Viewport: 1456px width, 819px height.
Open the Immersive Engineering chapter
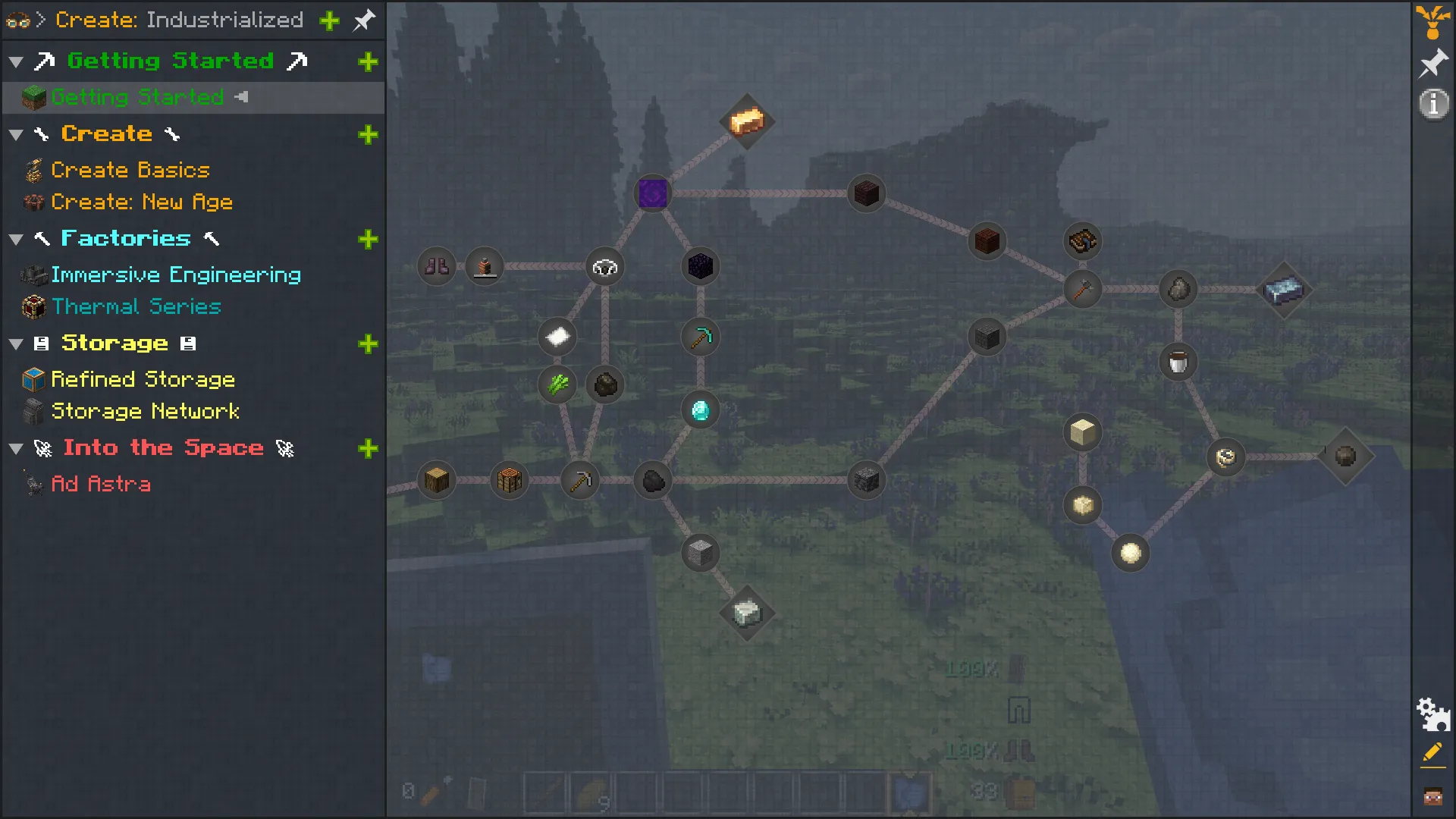pyautogui.click(x=174, y=275)
